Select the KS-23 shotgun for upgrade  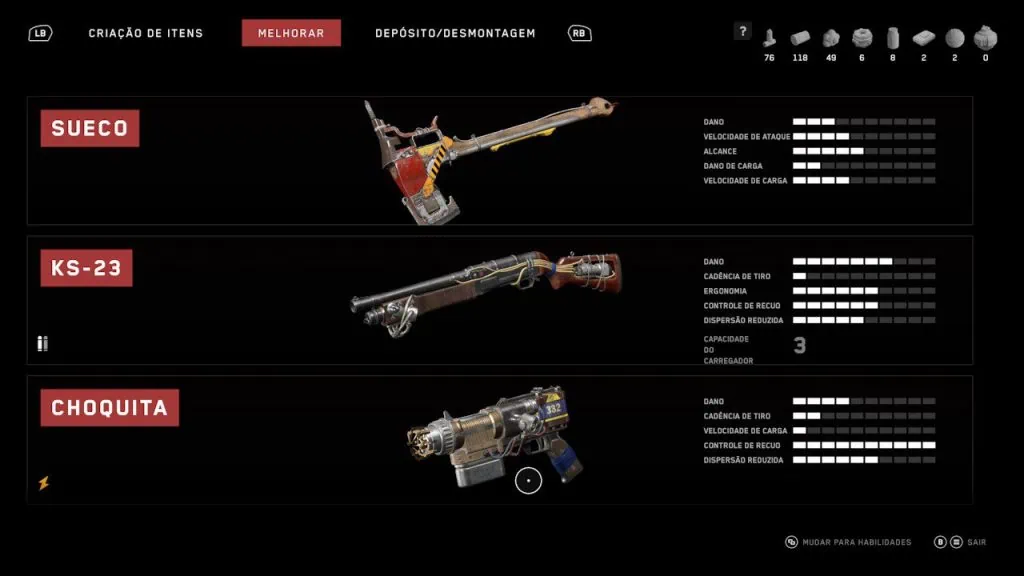point(499,300)
